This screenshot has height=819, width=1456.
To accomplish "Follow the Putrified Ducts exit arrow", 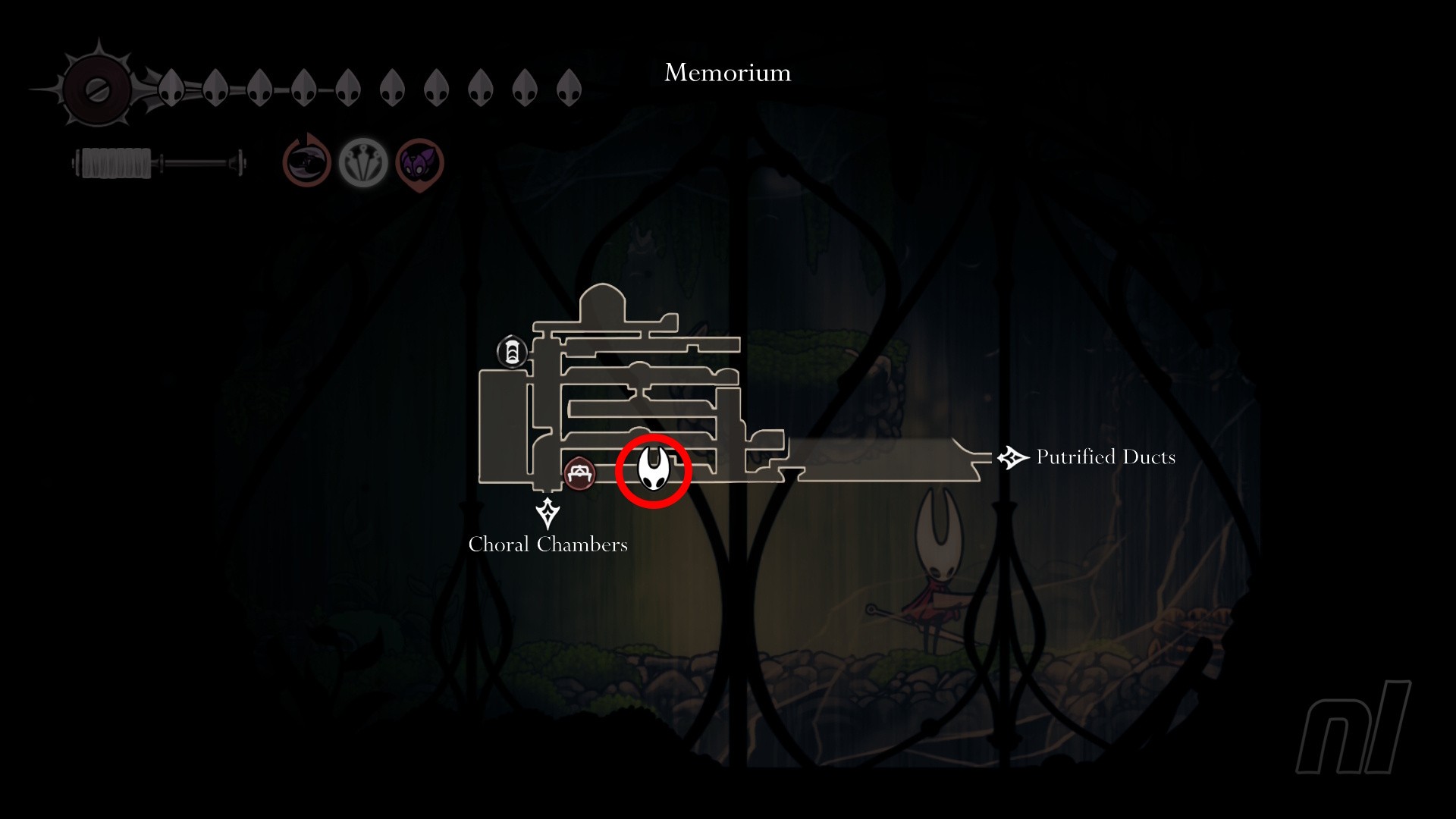I will (1012, 457).
